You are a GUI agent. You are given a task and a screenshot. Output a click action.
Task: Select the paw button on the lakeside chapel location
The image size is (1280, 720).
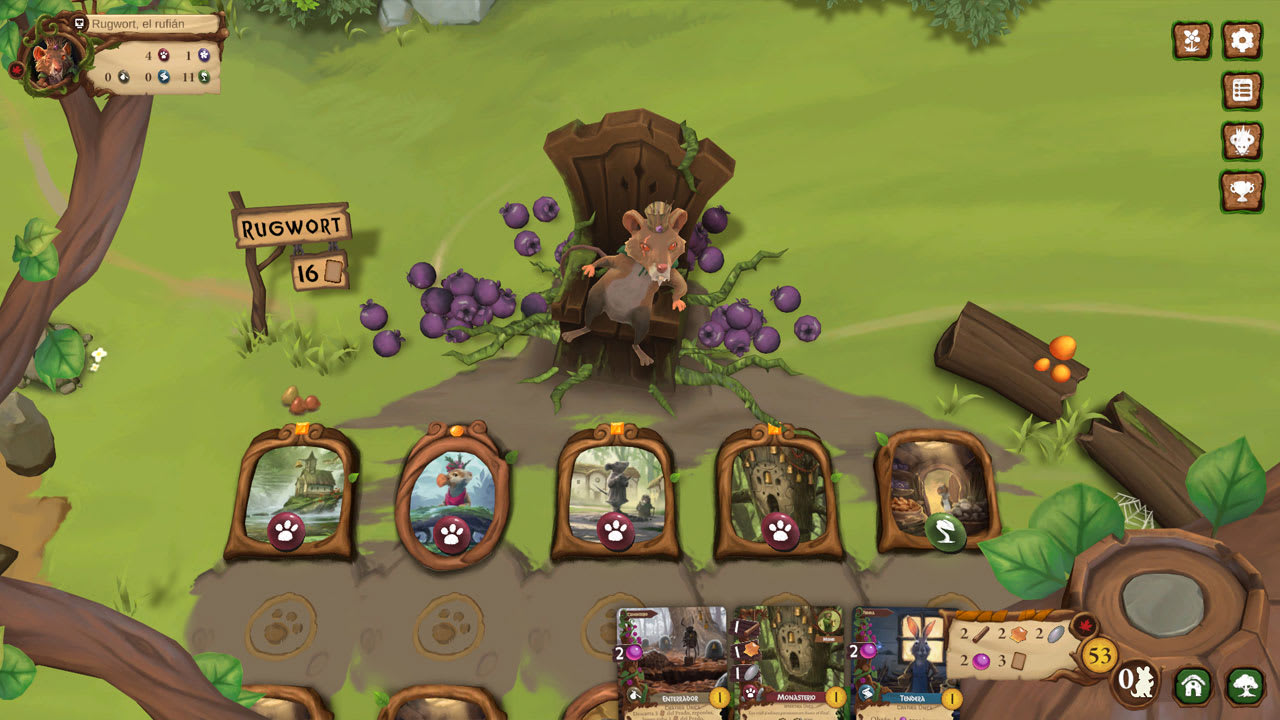coord(289,528)
